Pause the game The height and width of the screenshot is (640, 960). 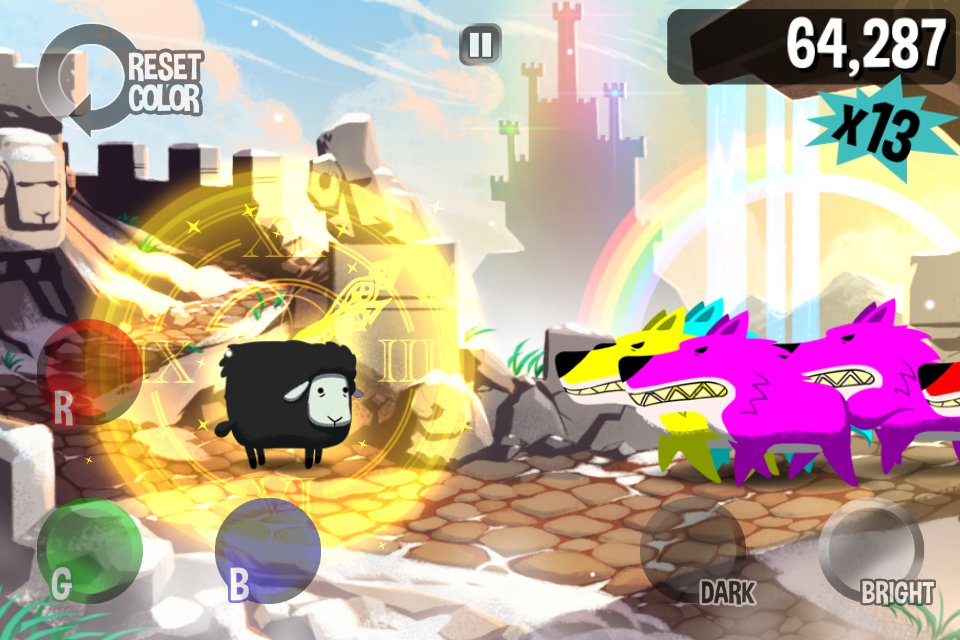480,45
